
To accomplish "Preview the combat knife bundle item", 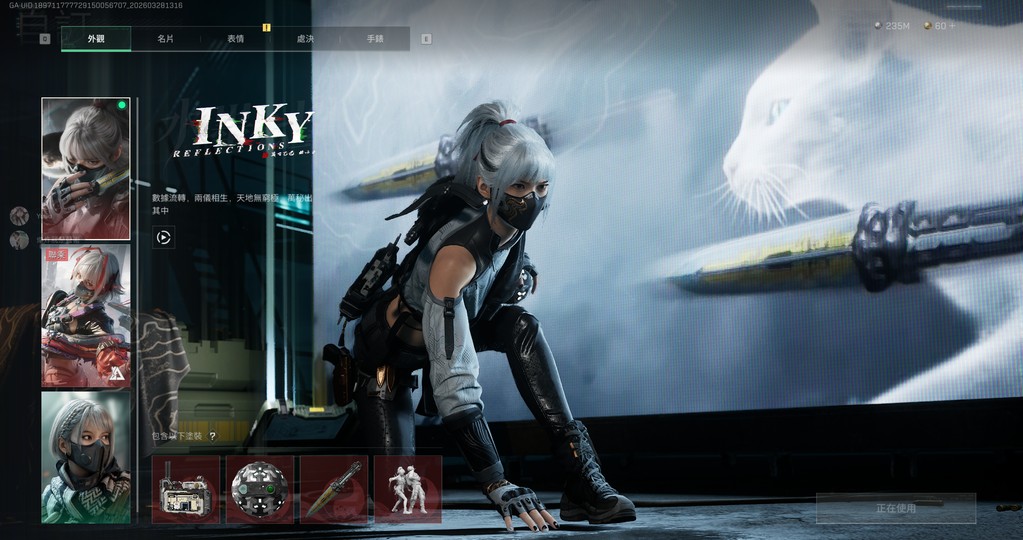I will (x=334, y=490).
